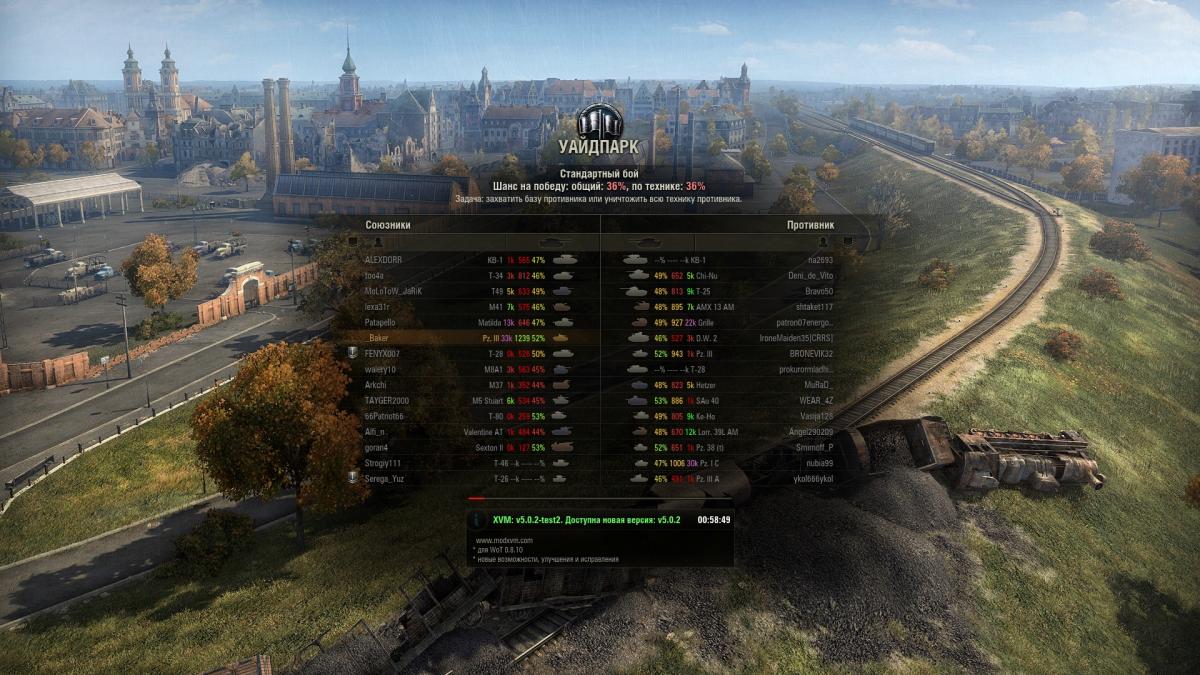Image resolution: width=1200 pixels, height=675 pixels.
Task: Select ally Serega_Yuz's T-26 row
Action: tap(470, 478)
